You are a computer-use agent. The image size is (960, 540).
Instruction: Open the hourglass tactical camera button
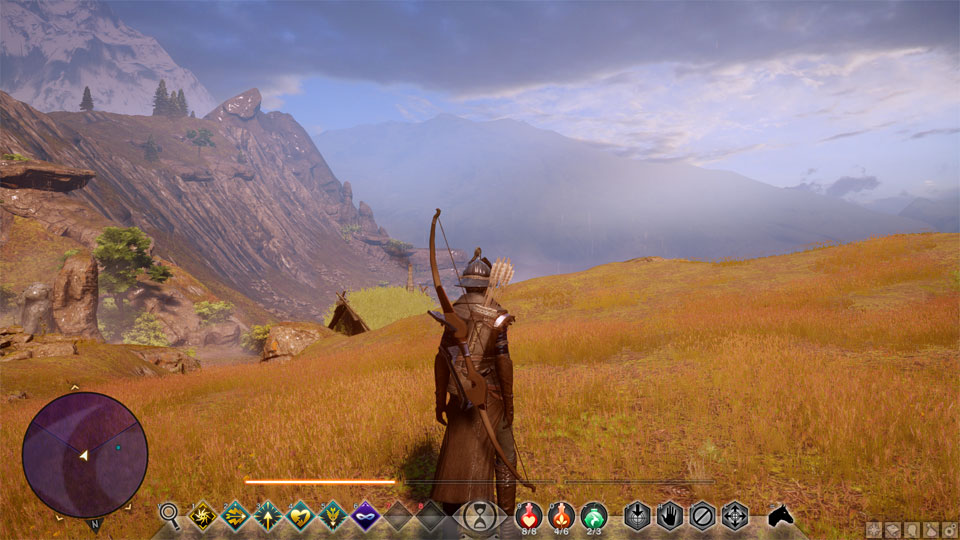[x=480, y=517]
